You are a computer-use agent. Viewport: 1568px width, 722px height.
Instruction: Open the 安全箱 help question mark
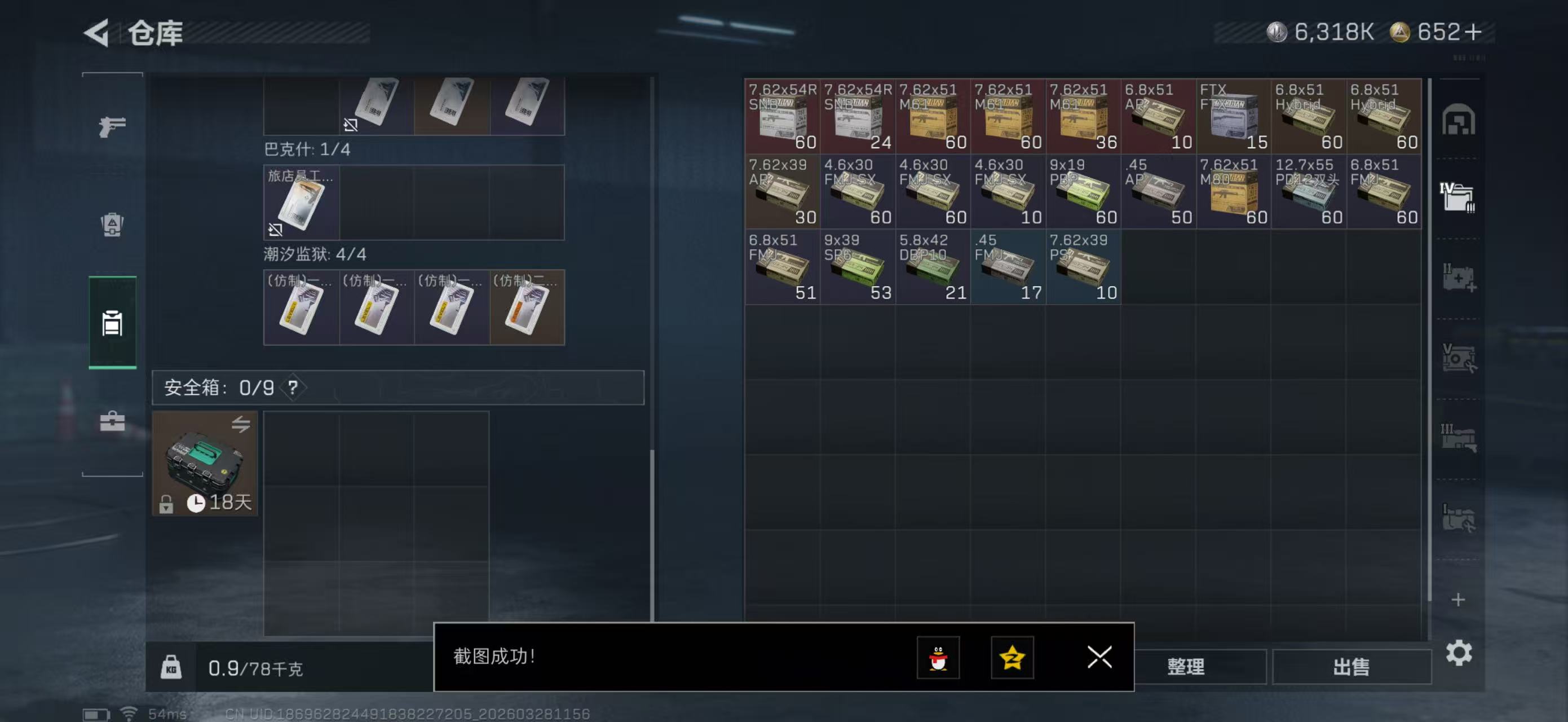coord(293,388)
